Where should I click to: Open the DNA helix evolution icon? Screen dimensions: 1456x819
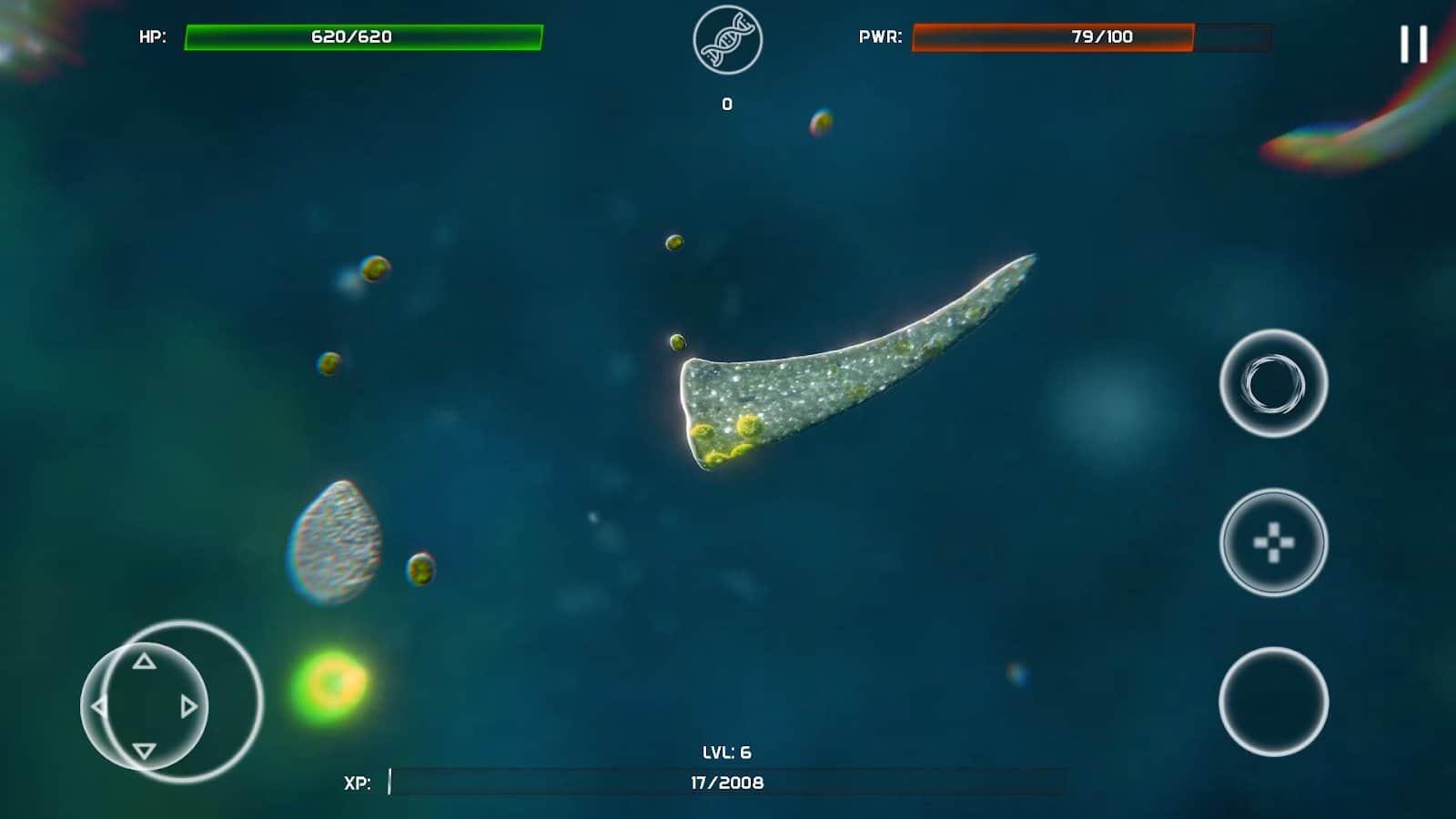(x=727, y=40)
